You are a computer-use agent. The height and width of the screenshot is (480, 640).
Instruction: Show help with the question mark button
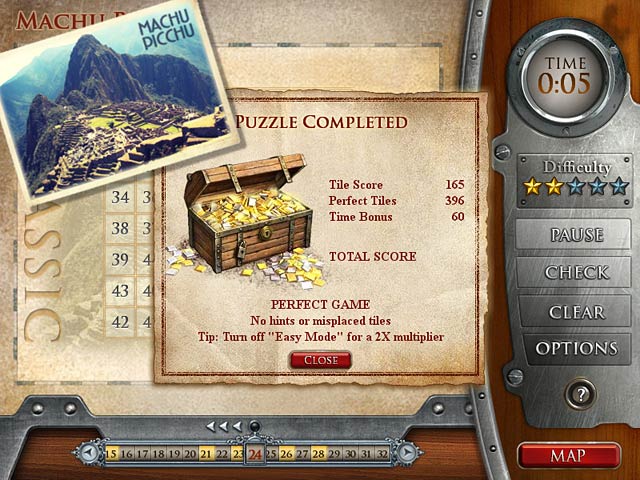[579, 393]
